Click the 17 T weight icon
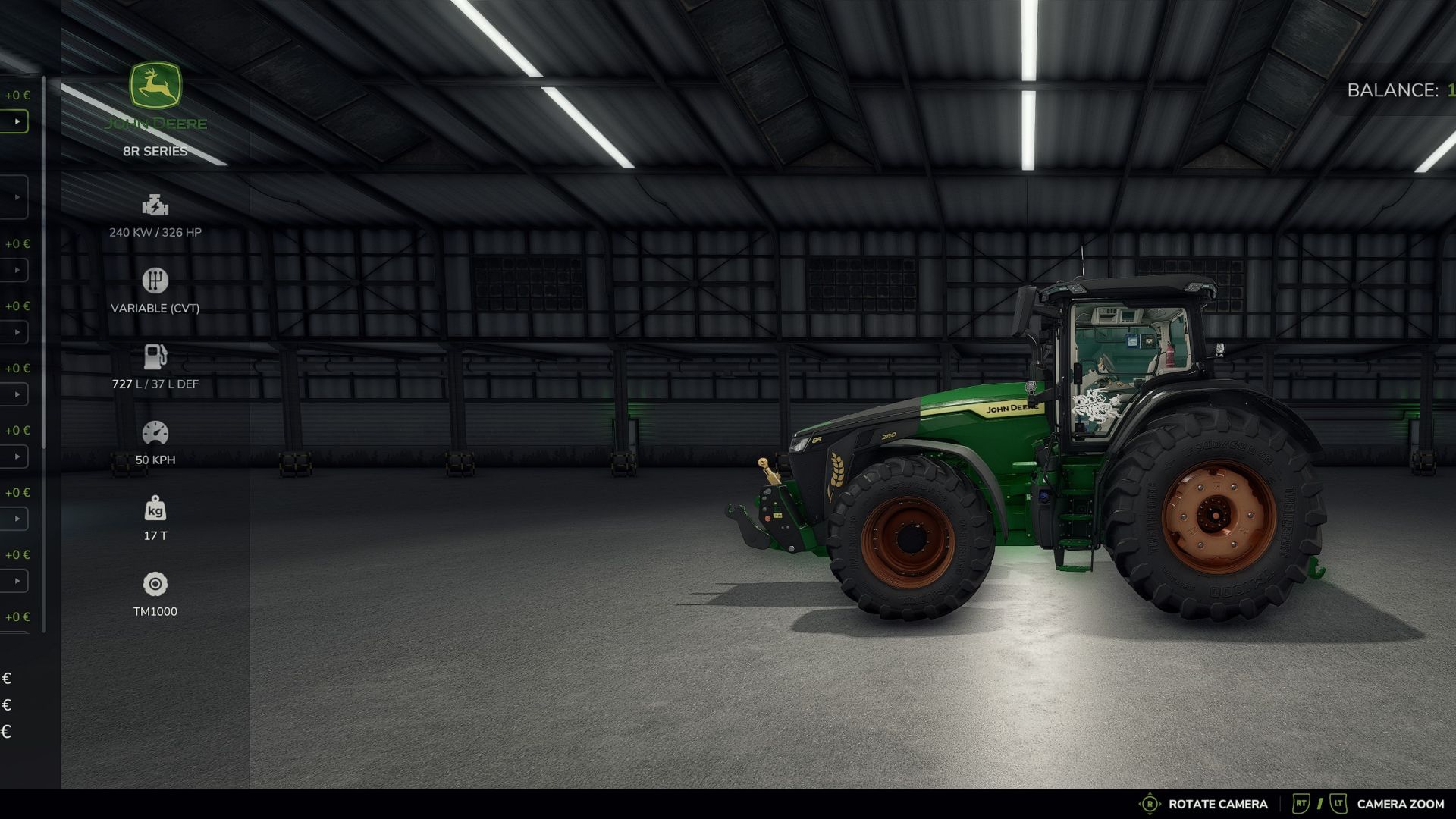 (x=155, y=510)
